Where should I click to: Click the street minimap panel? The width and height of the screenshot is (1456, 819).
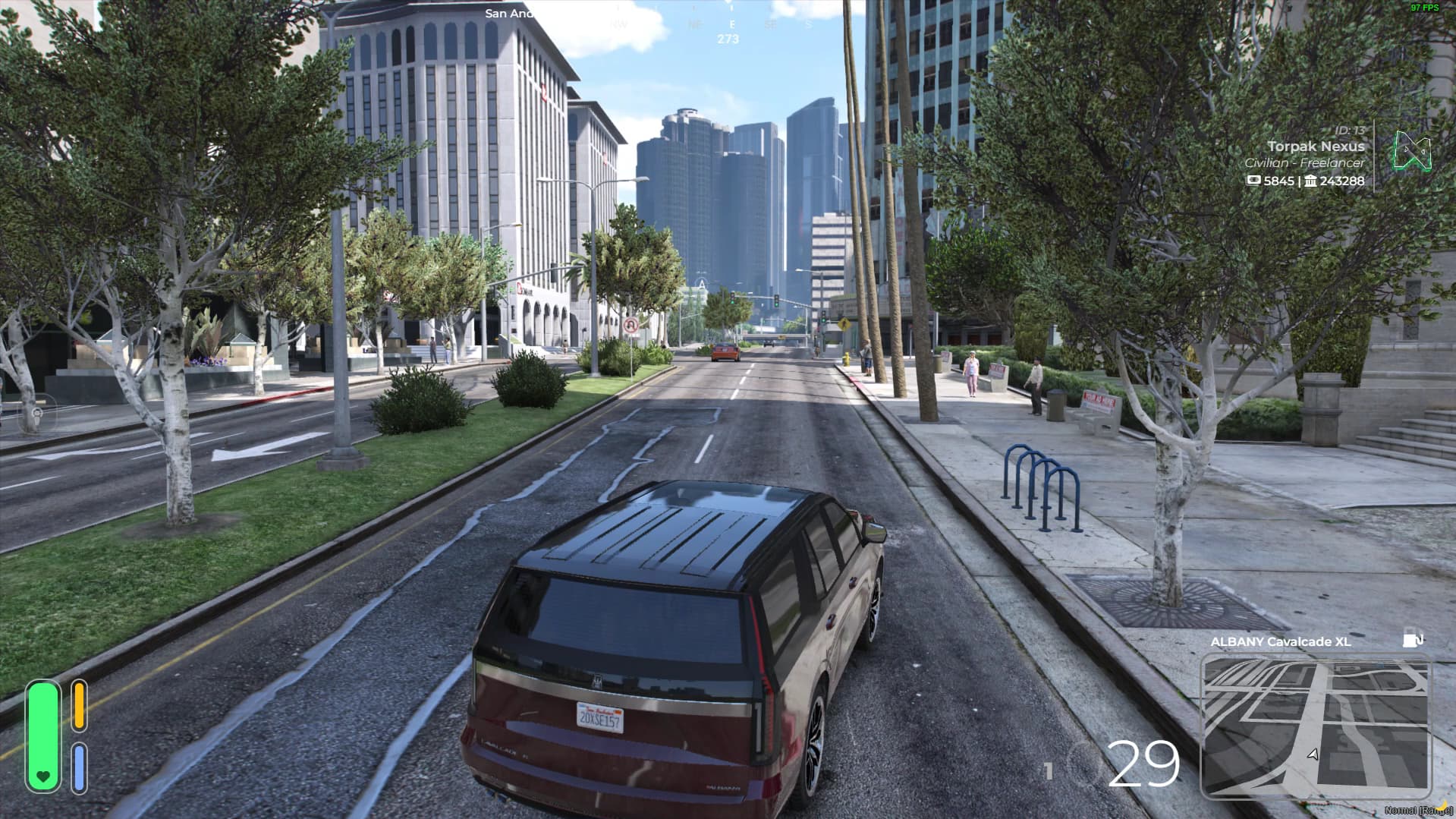pyautogui.click(x=1315, y=727)
